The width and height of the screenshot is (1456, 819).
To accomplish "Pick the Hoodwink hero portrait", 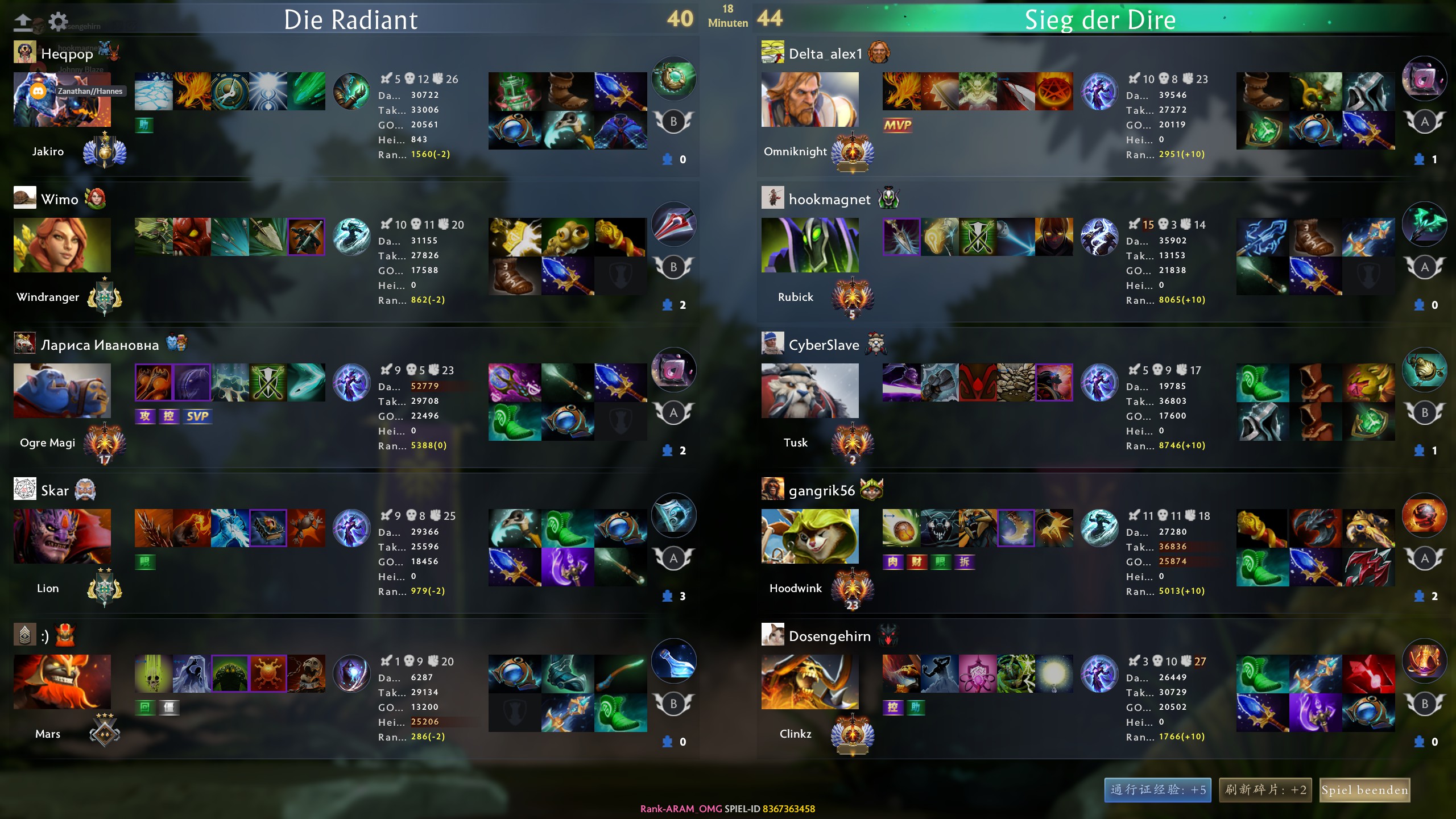I will pos(810,536).
